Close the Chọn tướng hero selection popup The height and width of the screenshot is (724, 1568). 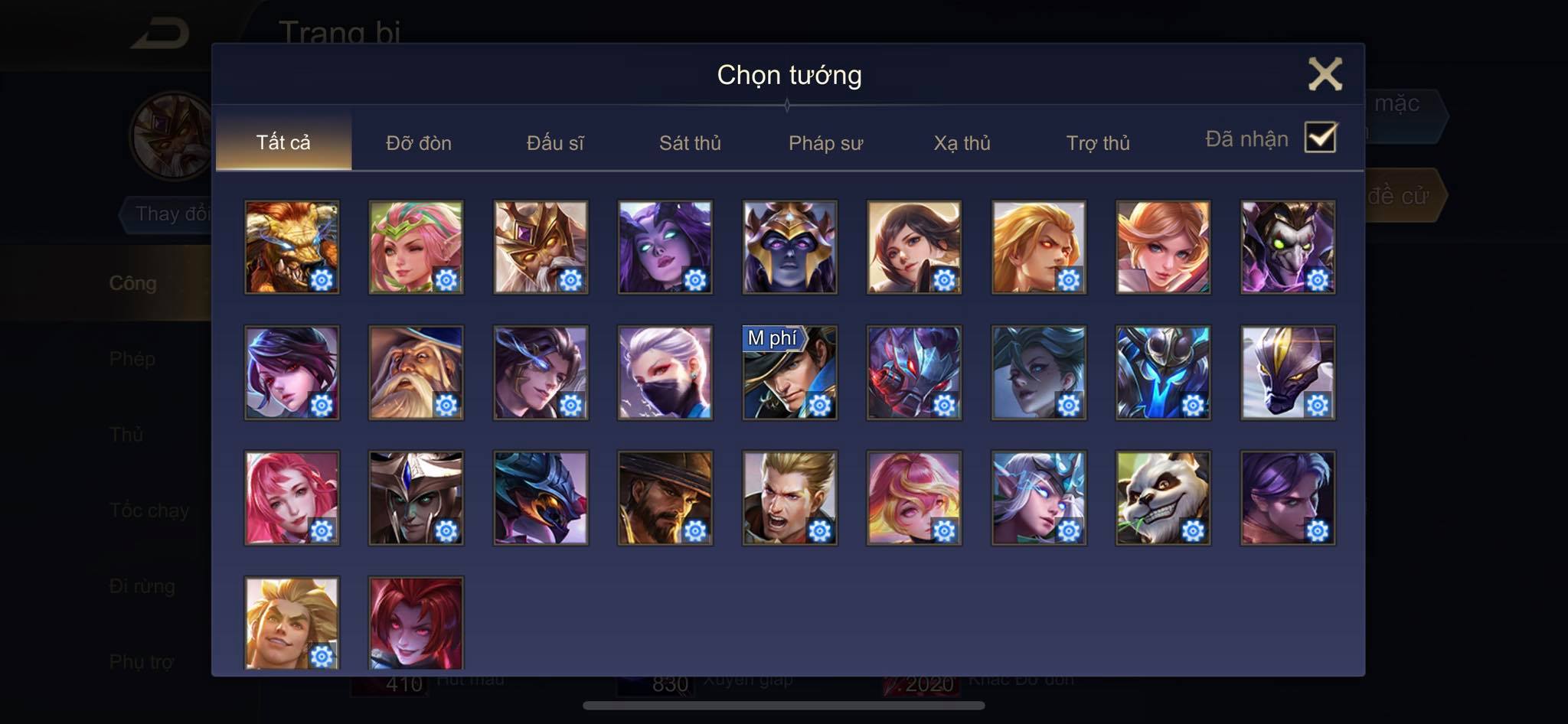click(1325, 74)
